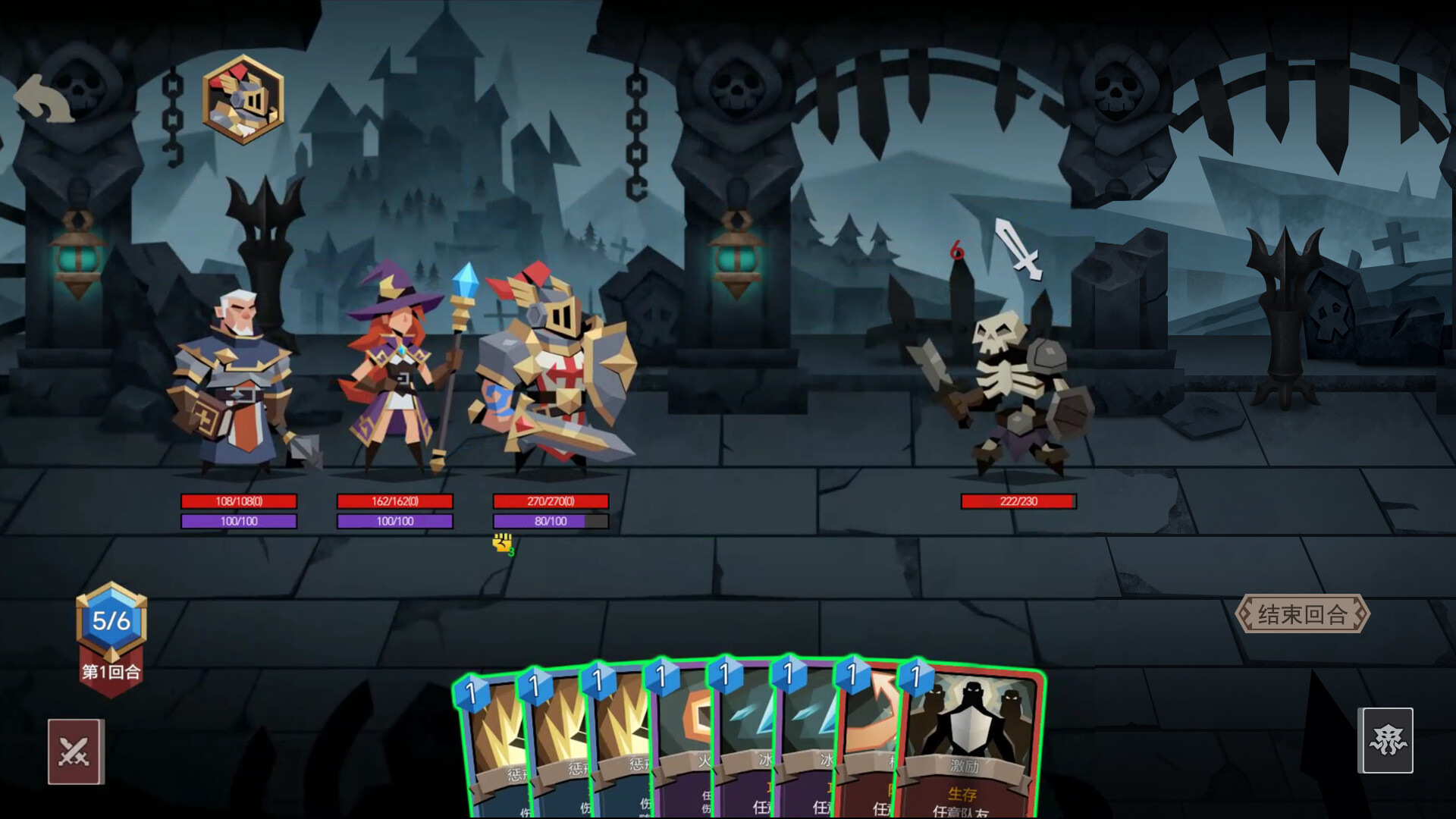Click the blue mana cost crystal on the 激励 card
Image resolution: width=1456 pixels, height=819 pixels.
(x=917, y=680)
